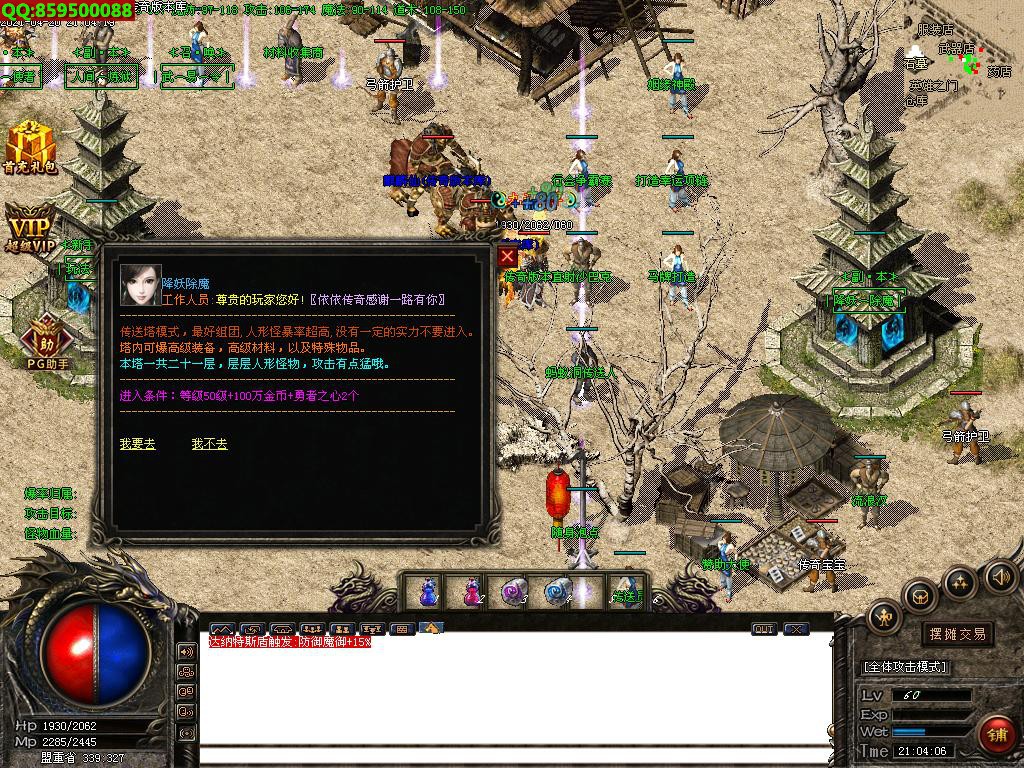Use the purple scroll in belt slot 3
Image resolution: width=1024 pixels, height=768 pixels.
(x=514, y=591)
